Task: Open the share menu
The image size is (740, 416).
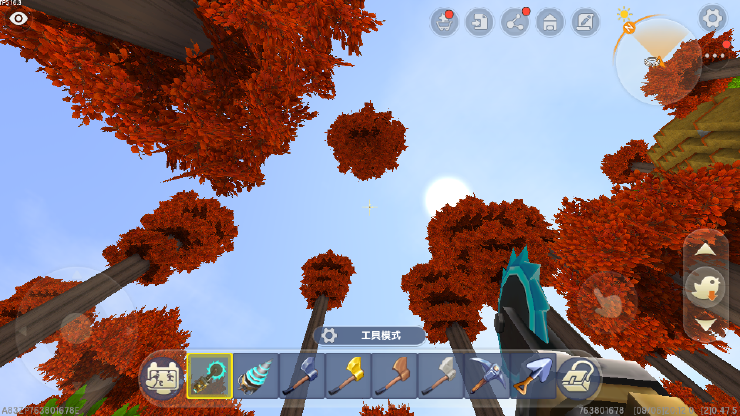Action: click(515, 22)
